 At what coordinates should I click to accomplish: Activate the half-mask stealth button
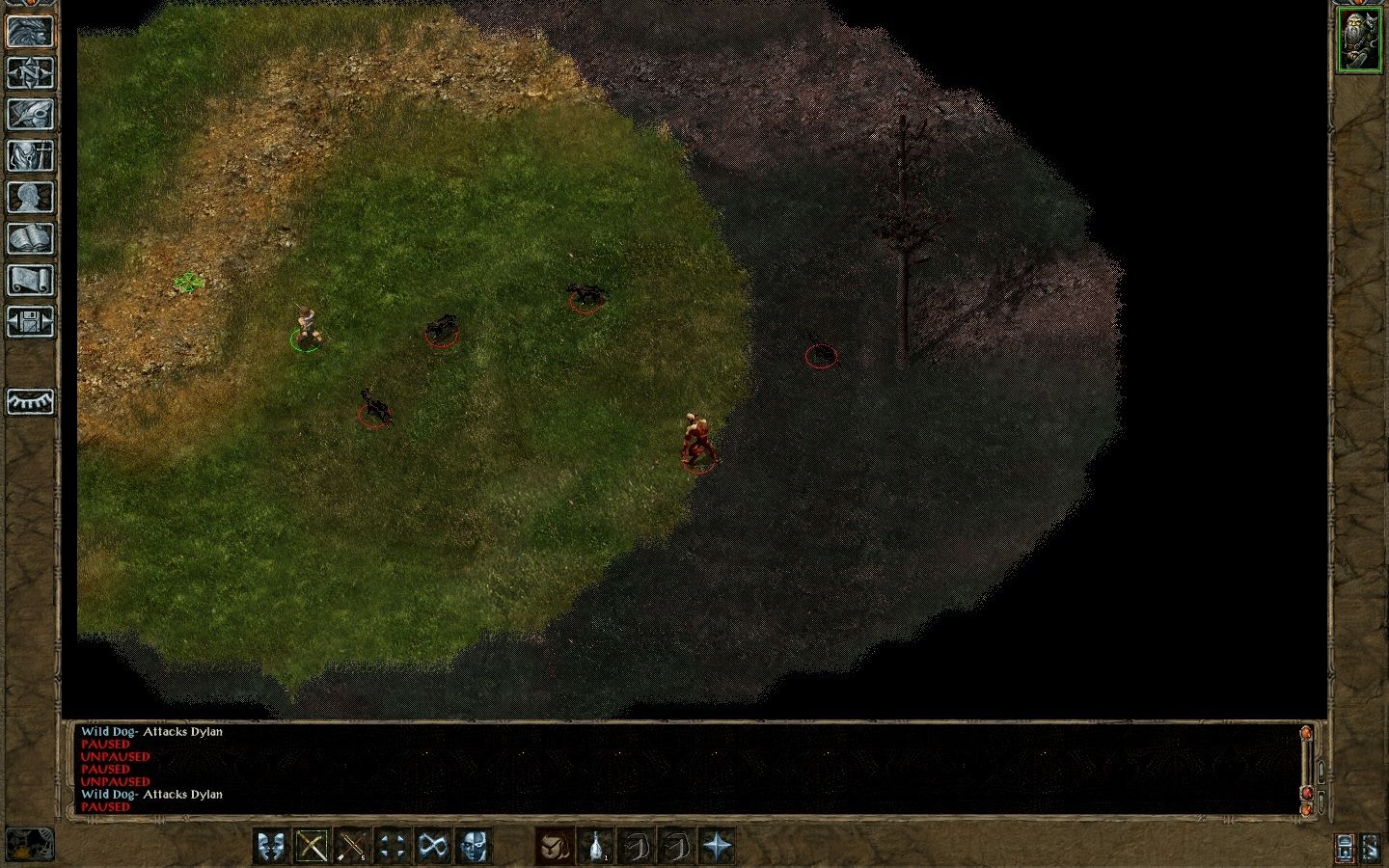[x=473, y=847]
